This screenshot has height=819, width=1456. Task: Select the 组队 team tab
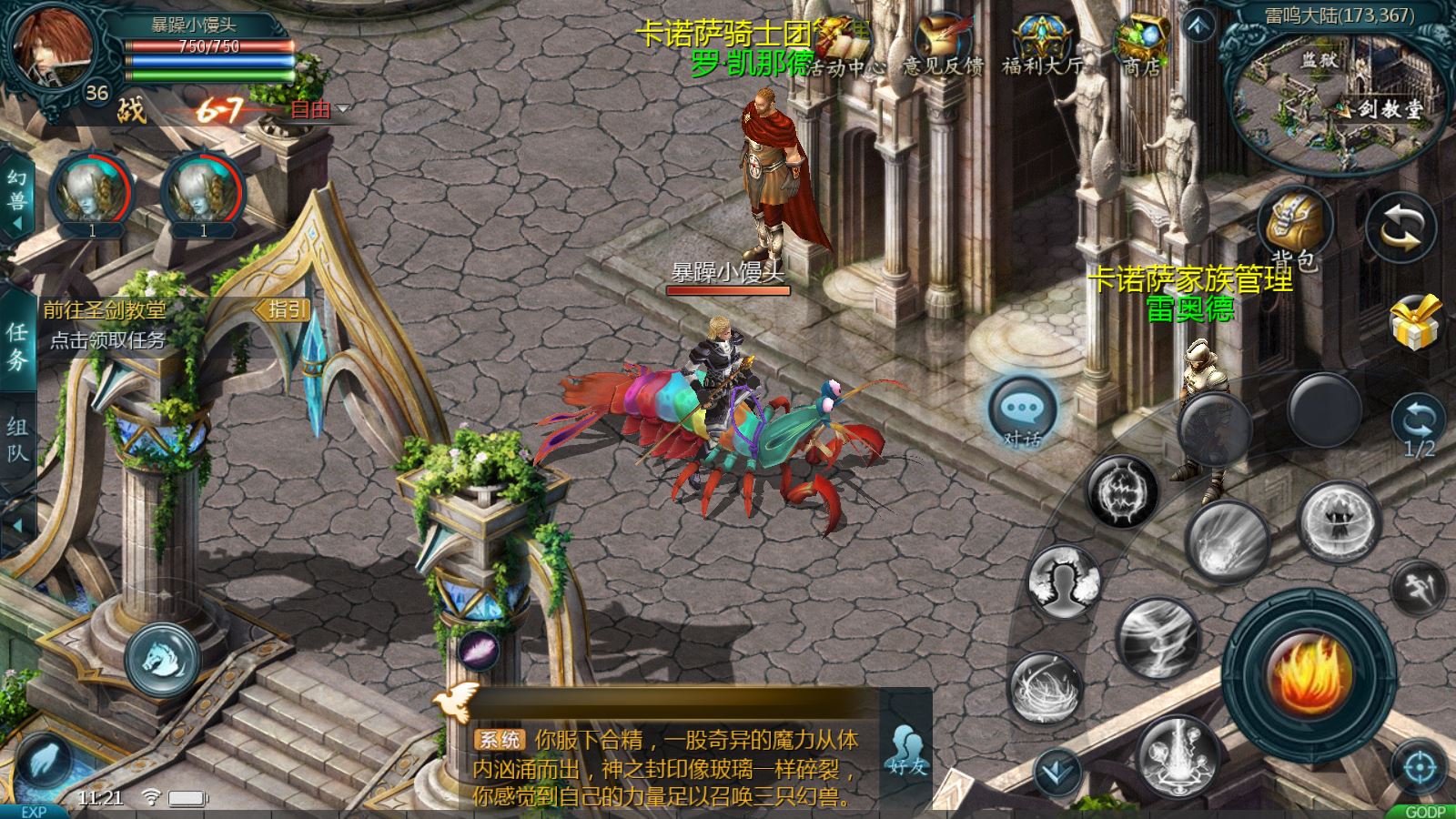pos(17,439)
